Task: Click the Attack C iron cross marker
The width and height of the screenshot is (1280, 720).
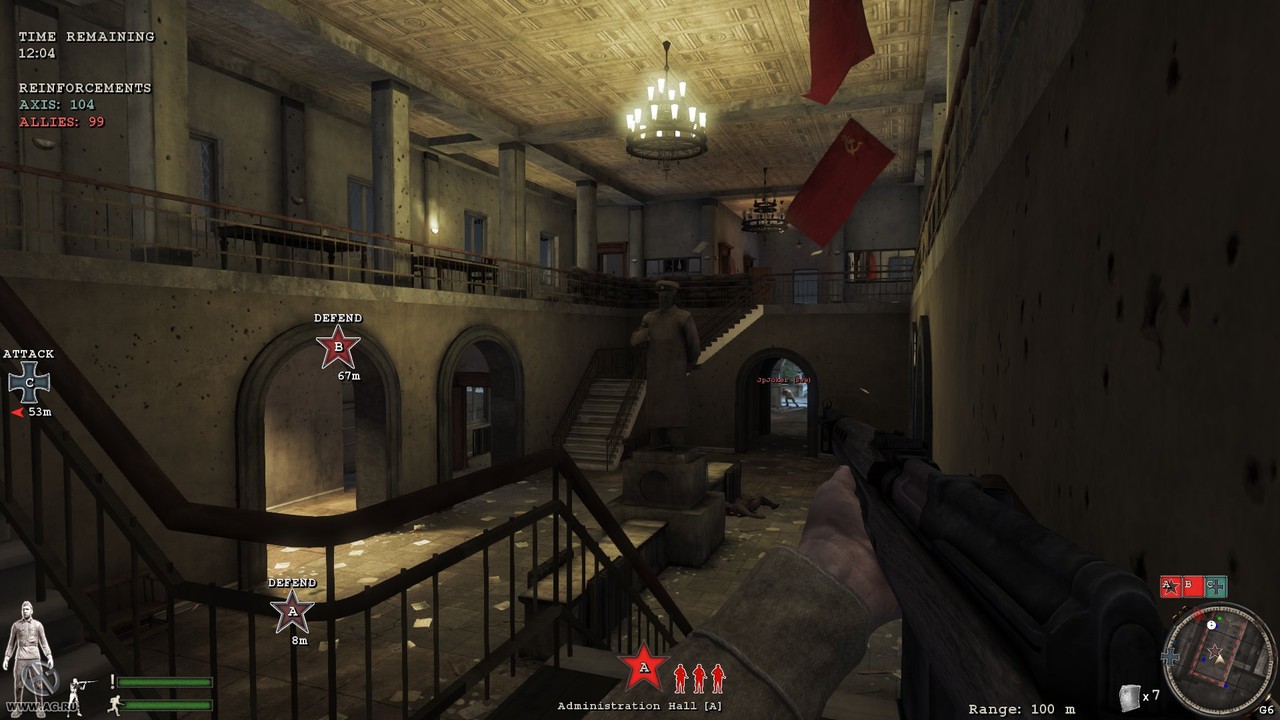Action: 29,382
